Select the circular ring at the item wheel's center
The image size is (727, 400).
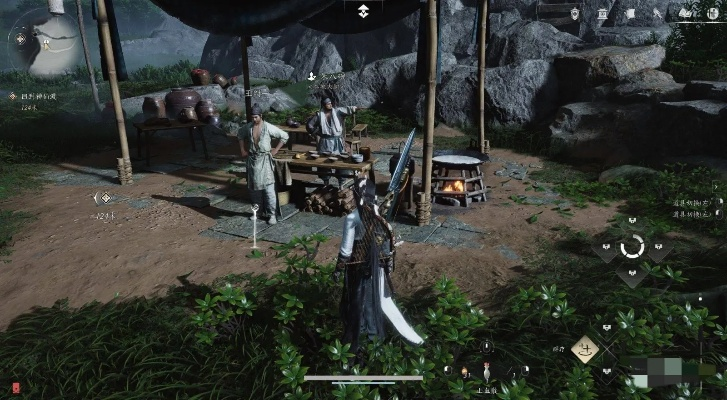click(x=632, y=247)
